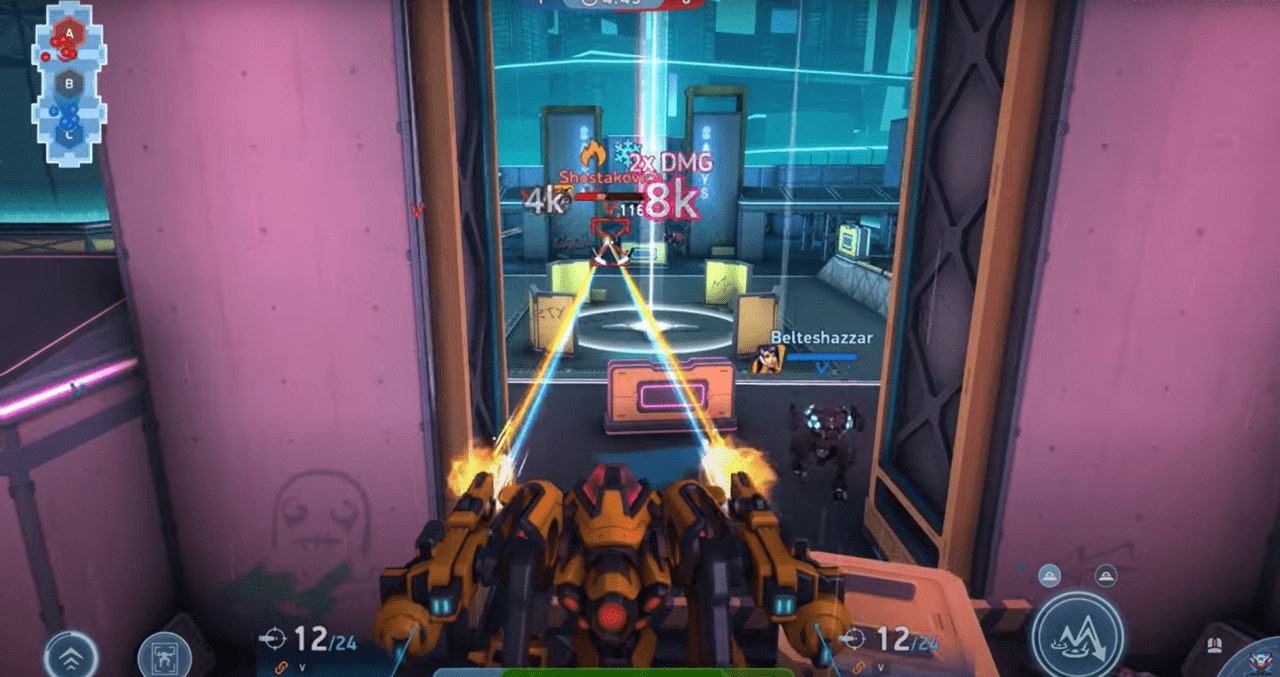Tap the double-chevron jump button
Image resolution: width=1280 pixels, height=677 pixels.
coord(71,655)
